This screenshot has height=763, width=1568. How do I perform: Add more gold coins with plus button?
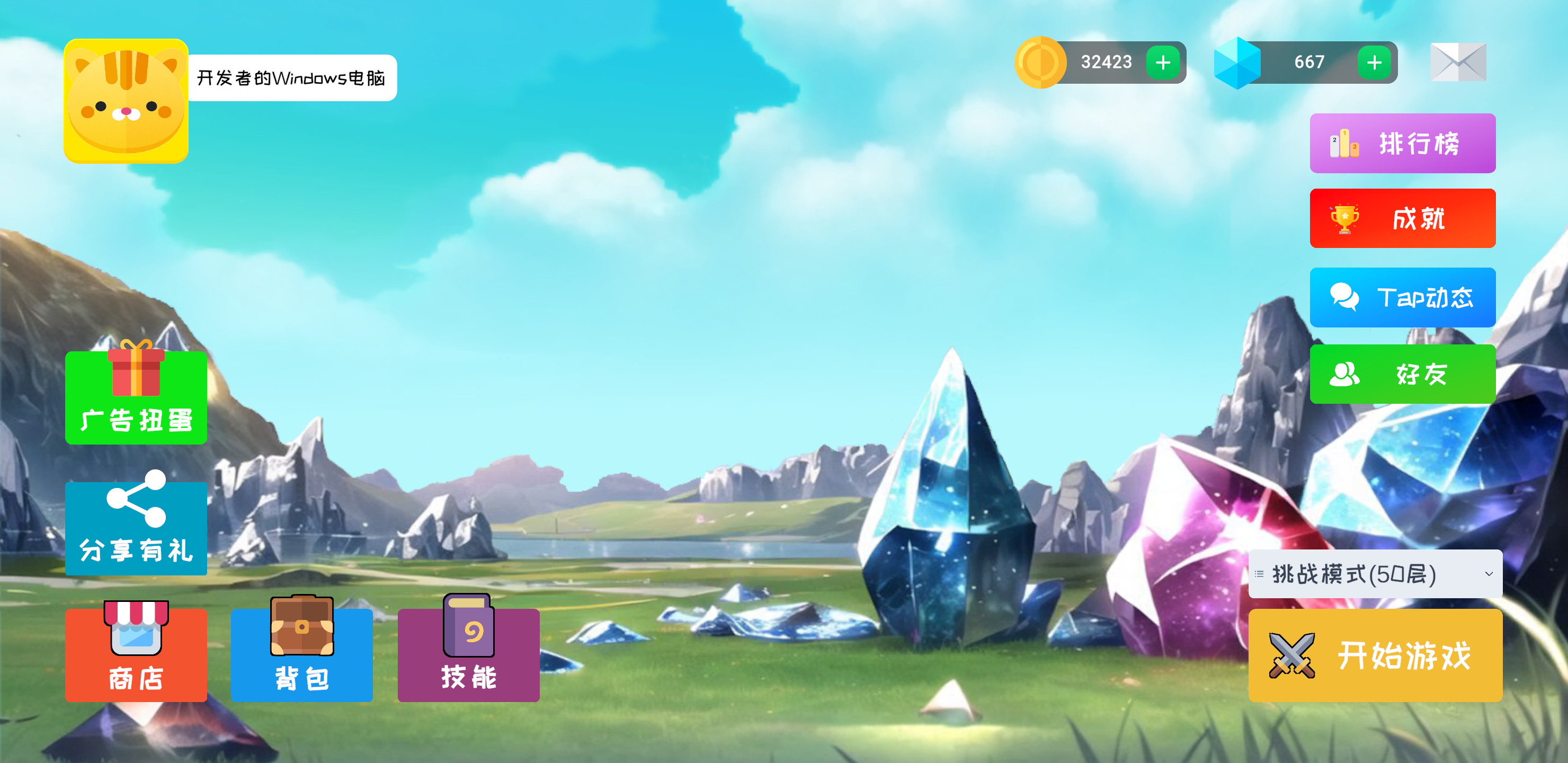click(1163, 62)
